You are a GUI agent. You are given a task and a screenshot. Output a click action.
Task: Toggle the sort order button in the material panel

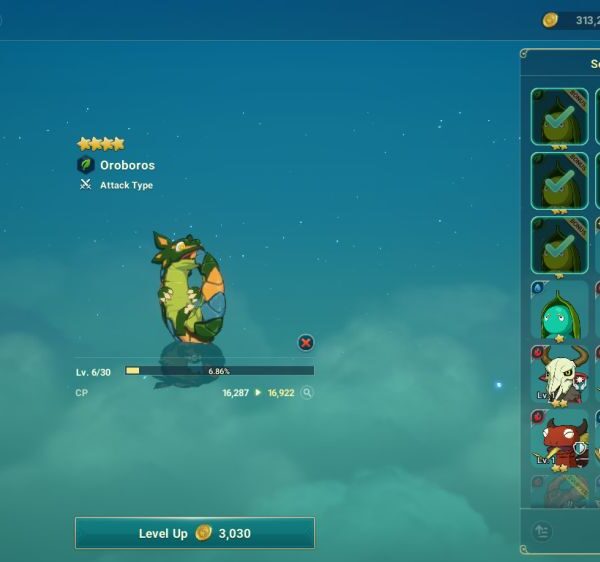click(542, 531)
